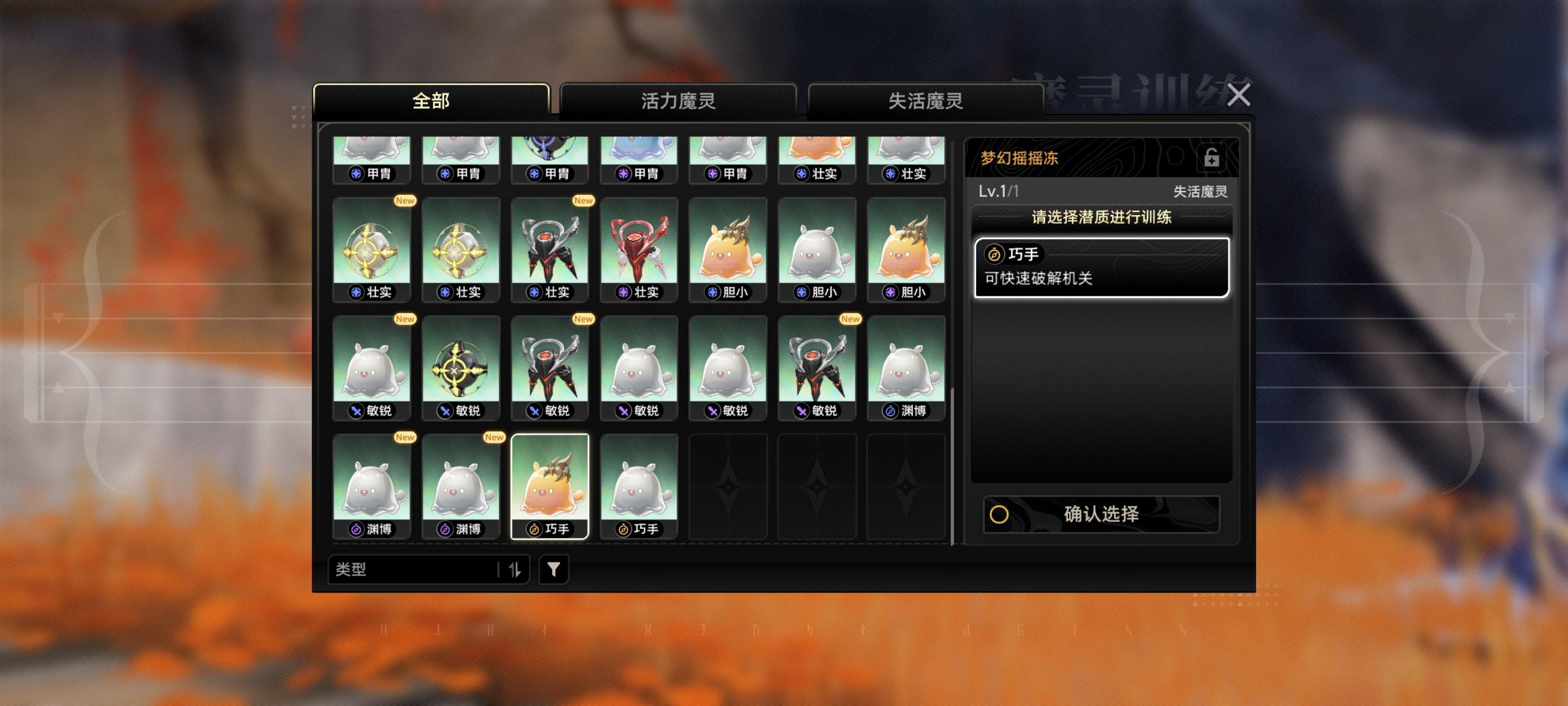Open the 类型 sort dropdown
1568x706 pixels.
[414, 569]
